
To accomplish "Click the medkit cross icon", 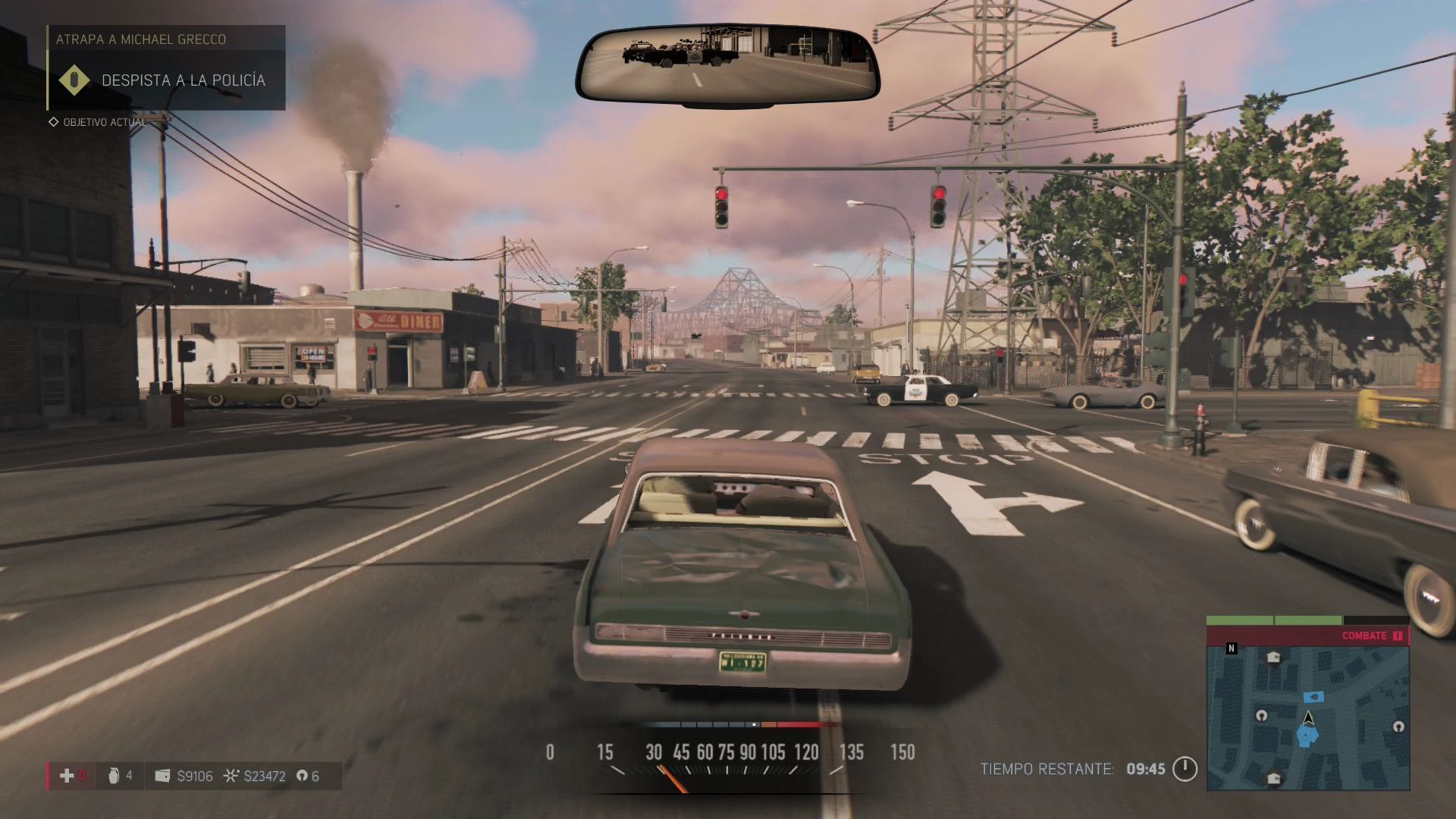I will coord(67,775).
